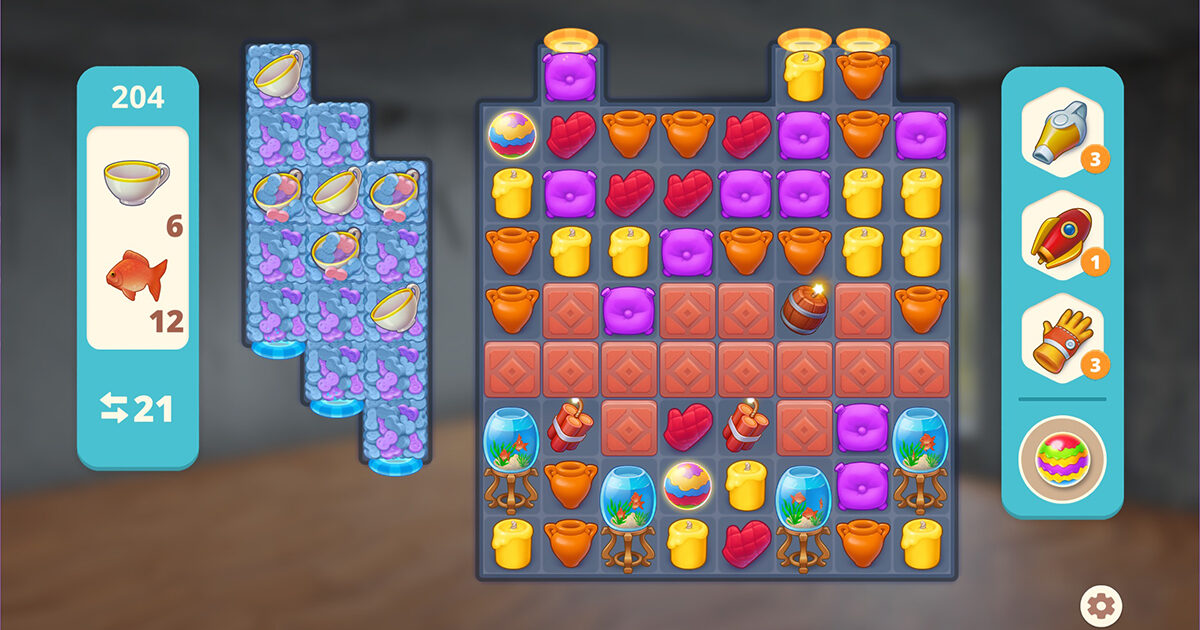The image size is (1200, 630).
Task: Select the rainbow ball in the board's top-left corner
Action: pos(512,134)
